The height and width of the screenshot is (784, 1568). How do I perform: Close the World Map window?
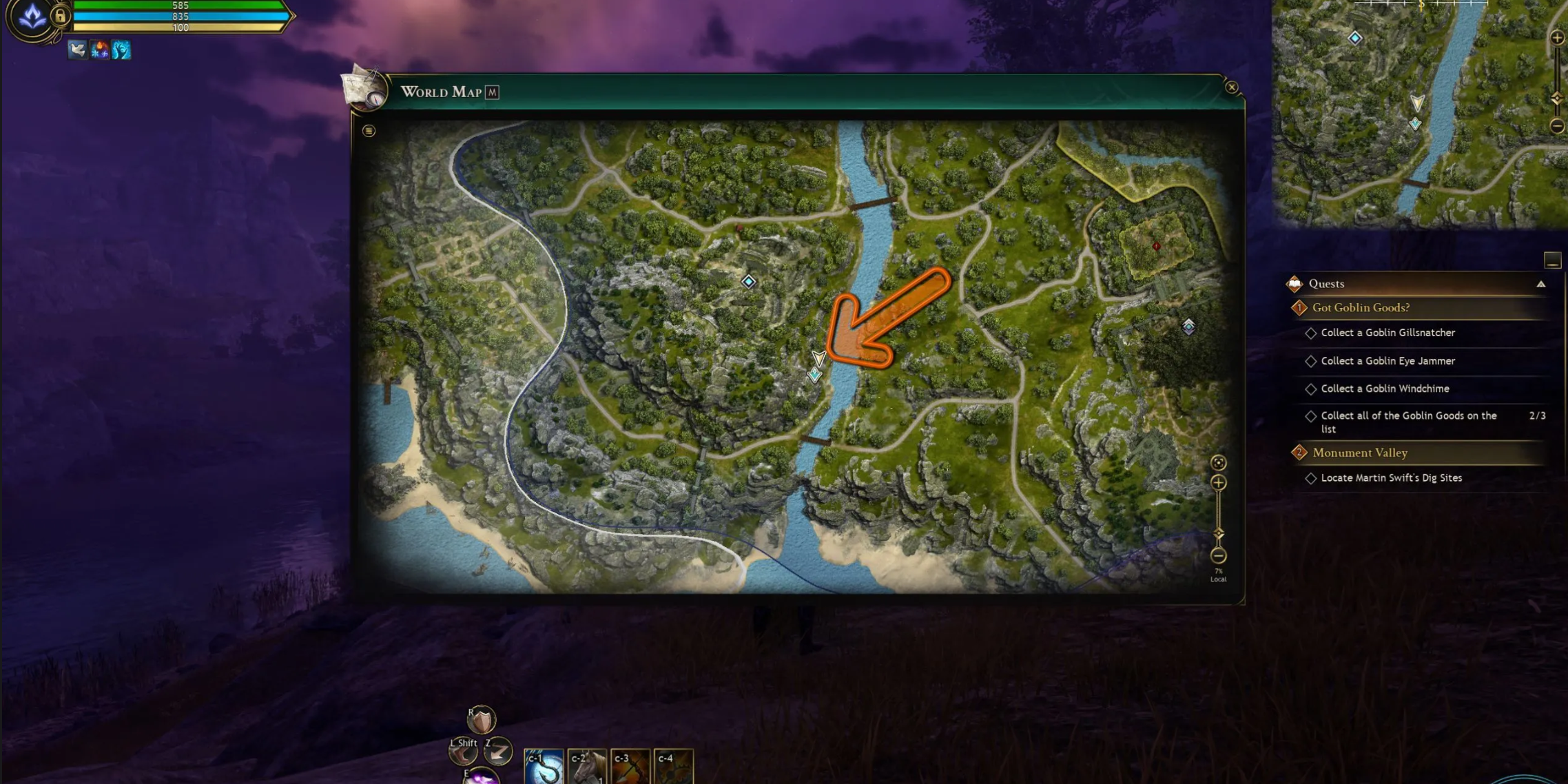pos(1231,87)
